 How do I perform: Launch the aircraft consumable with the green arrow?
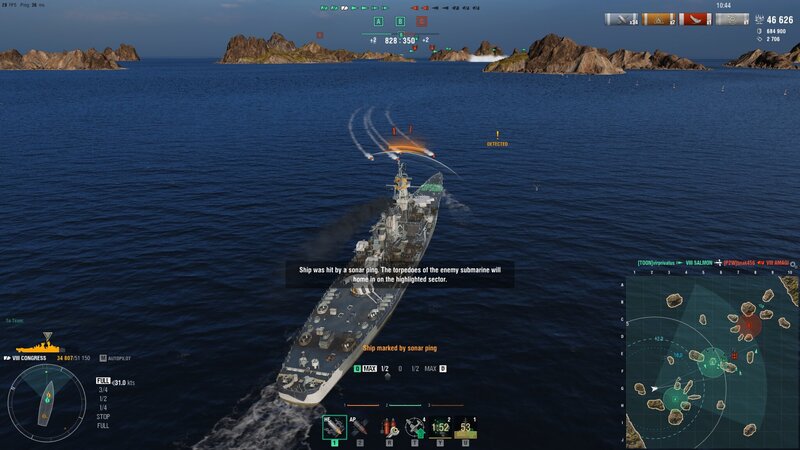[x=414, y=429]
